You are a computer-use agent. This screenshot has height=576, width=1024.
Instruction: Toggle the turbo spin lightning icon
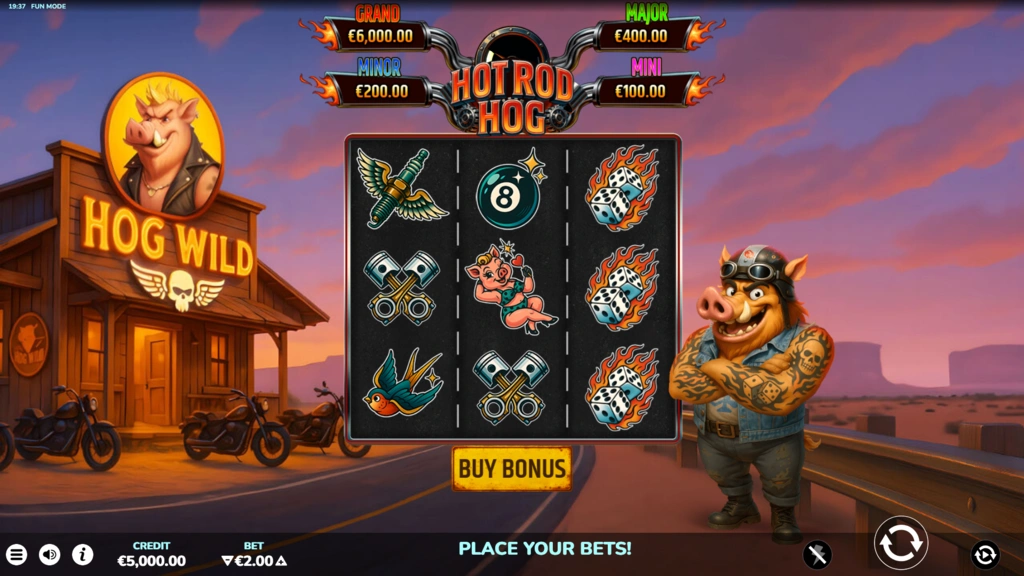[818, 554]
